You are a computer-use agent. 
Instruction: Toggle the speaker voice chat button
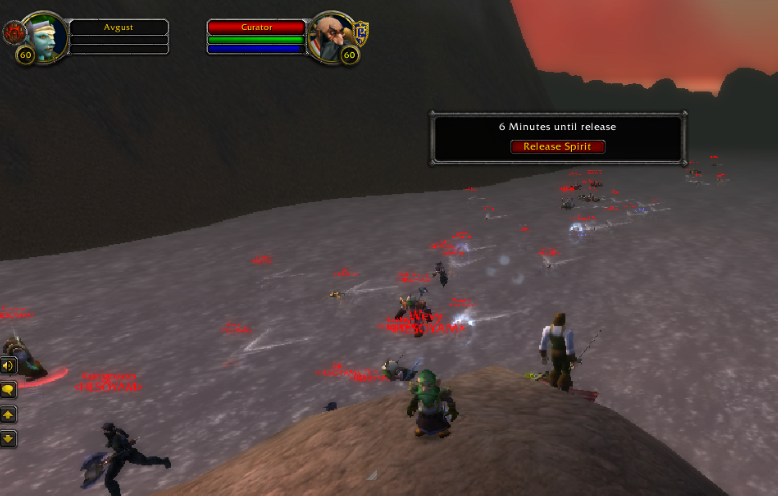8,366
